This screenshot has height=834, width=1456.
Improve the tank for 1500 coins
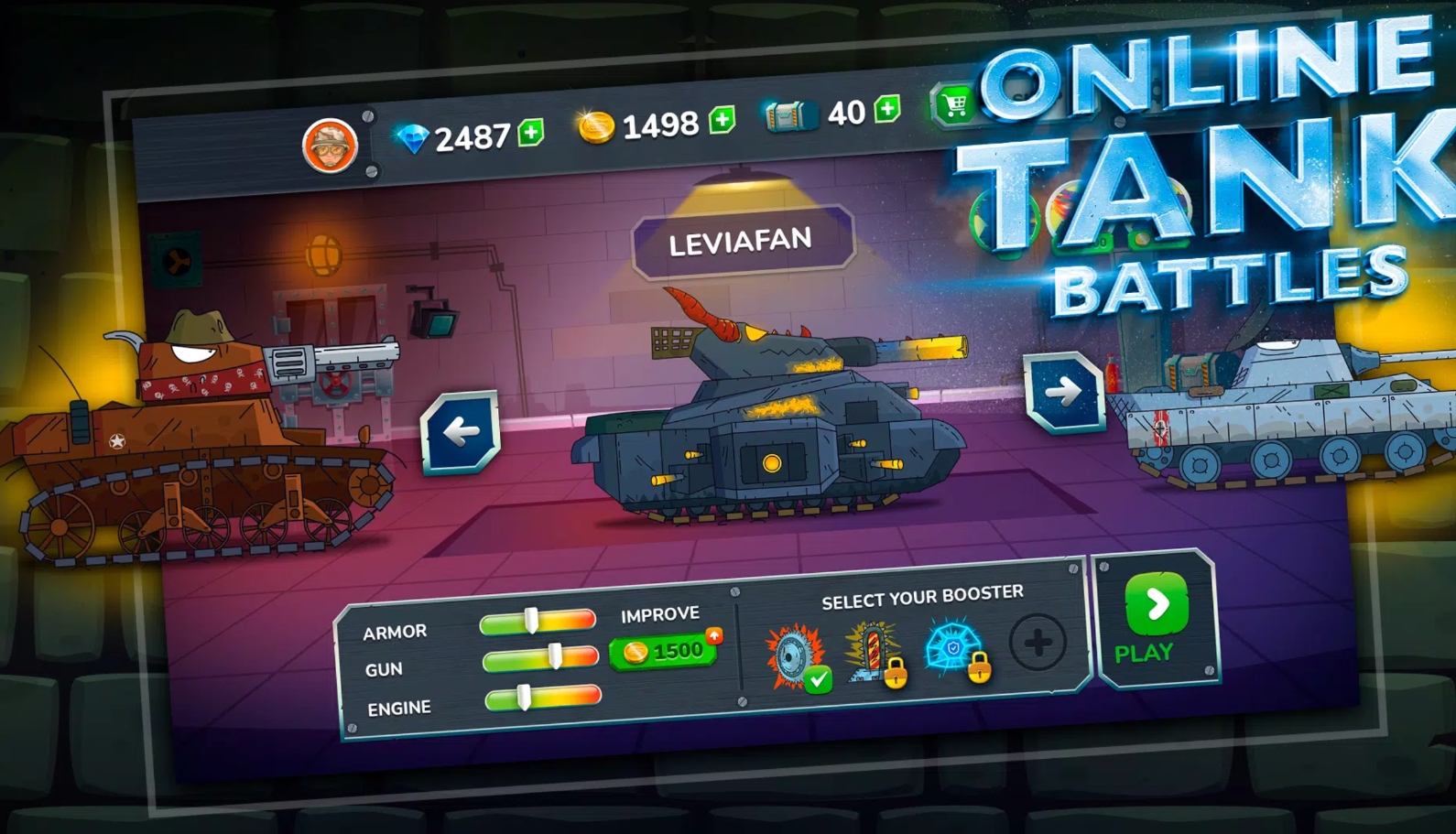click(665, 652)
